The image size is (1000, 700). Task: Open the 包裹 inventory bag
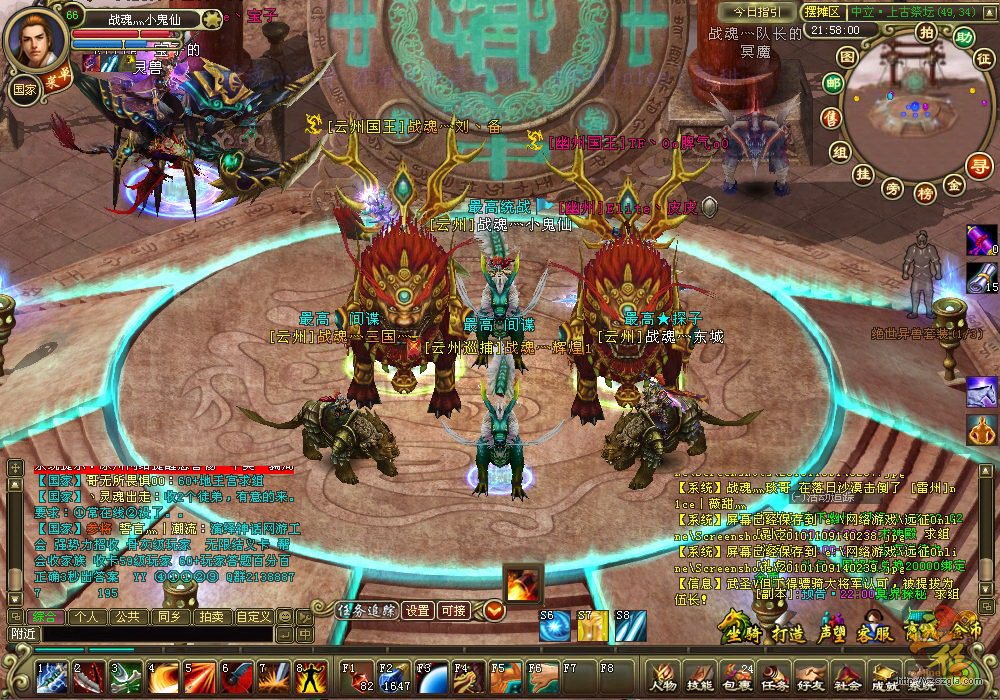click(x=736, y=677)
